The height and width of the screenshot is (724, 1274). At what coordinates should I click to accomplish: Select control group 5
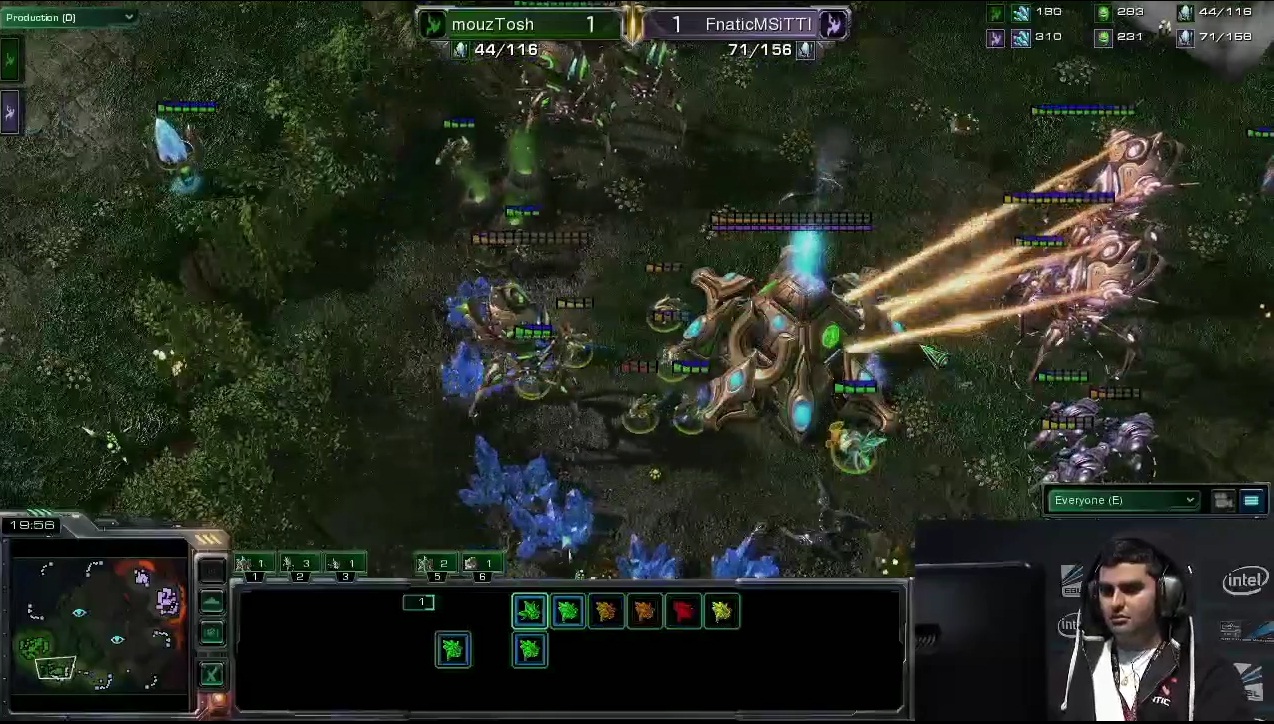pos(437,565)
